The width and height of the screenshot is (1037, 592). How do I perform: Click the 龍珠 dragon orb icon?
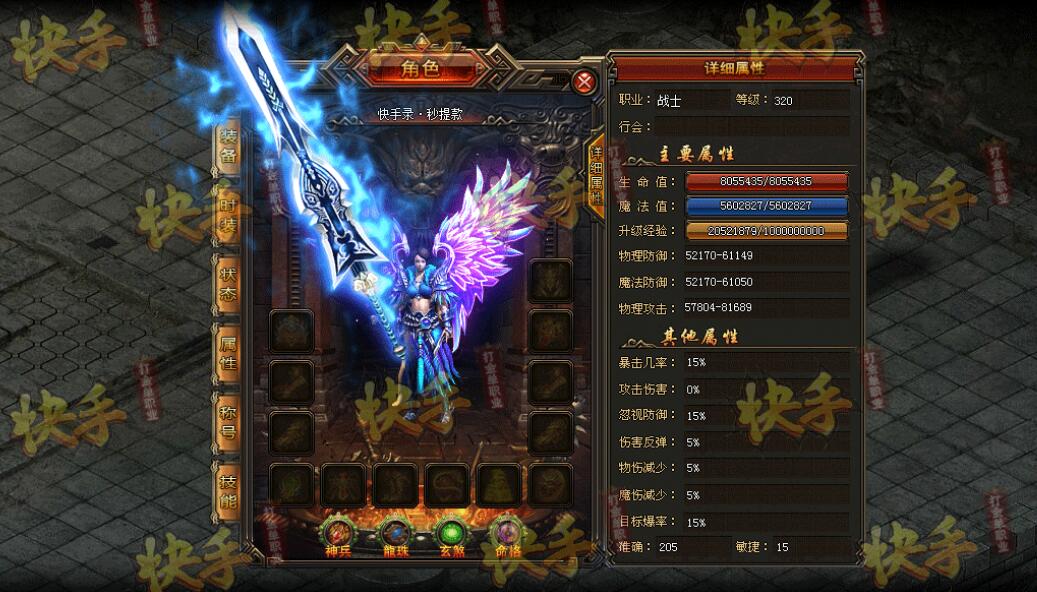[397, 533]
